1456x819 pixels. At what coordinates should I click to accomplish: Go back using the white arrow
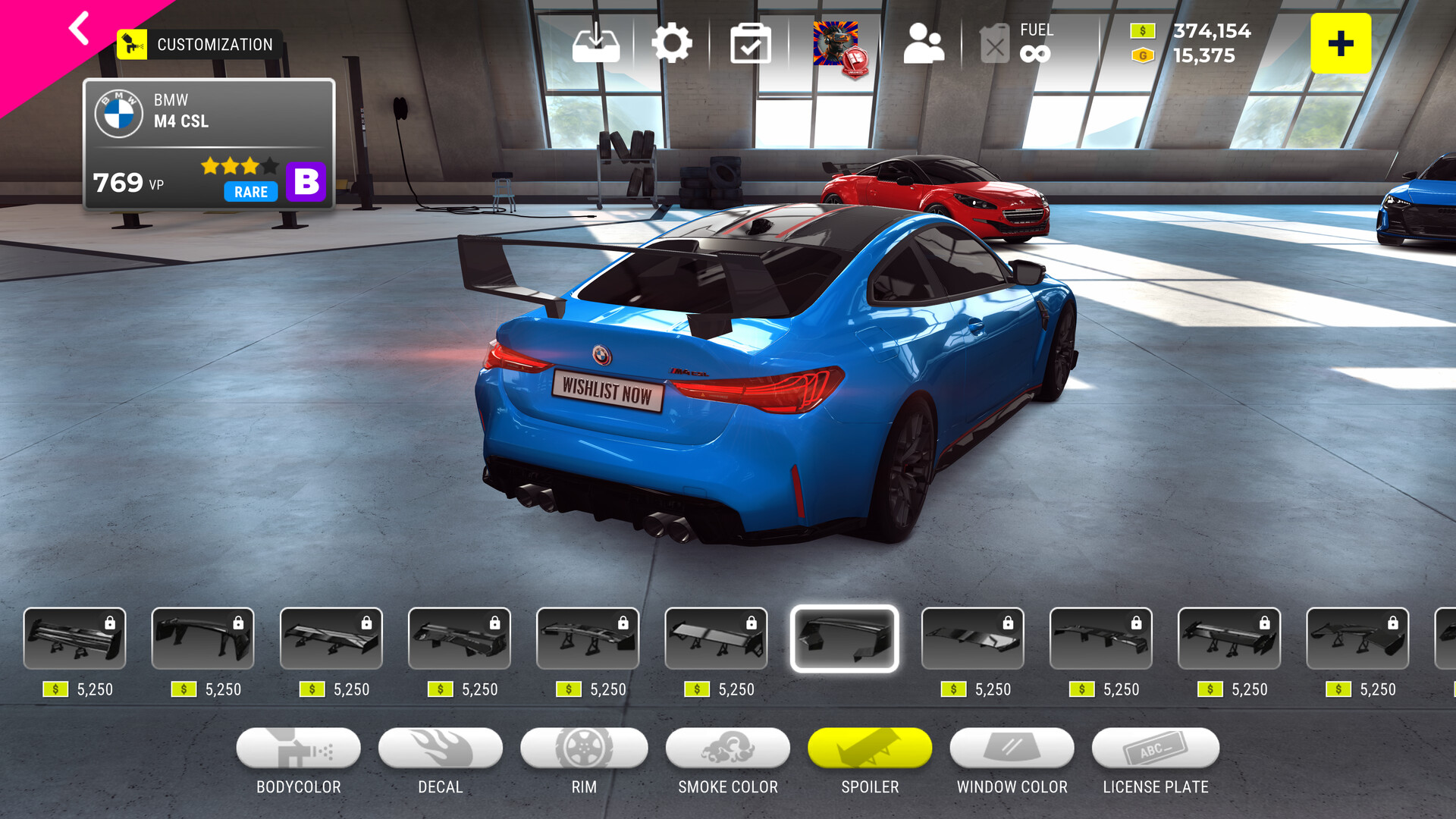[x=79, y=29]
